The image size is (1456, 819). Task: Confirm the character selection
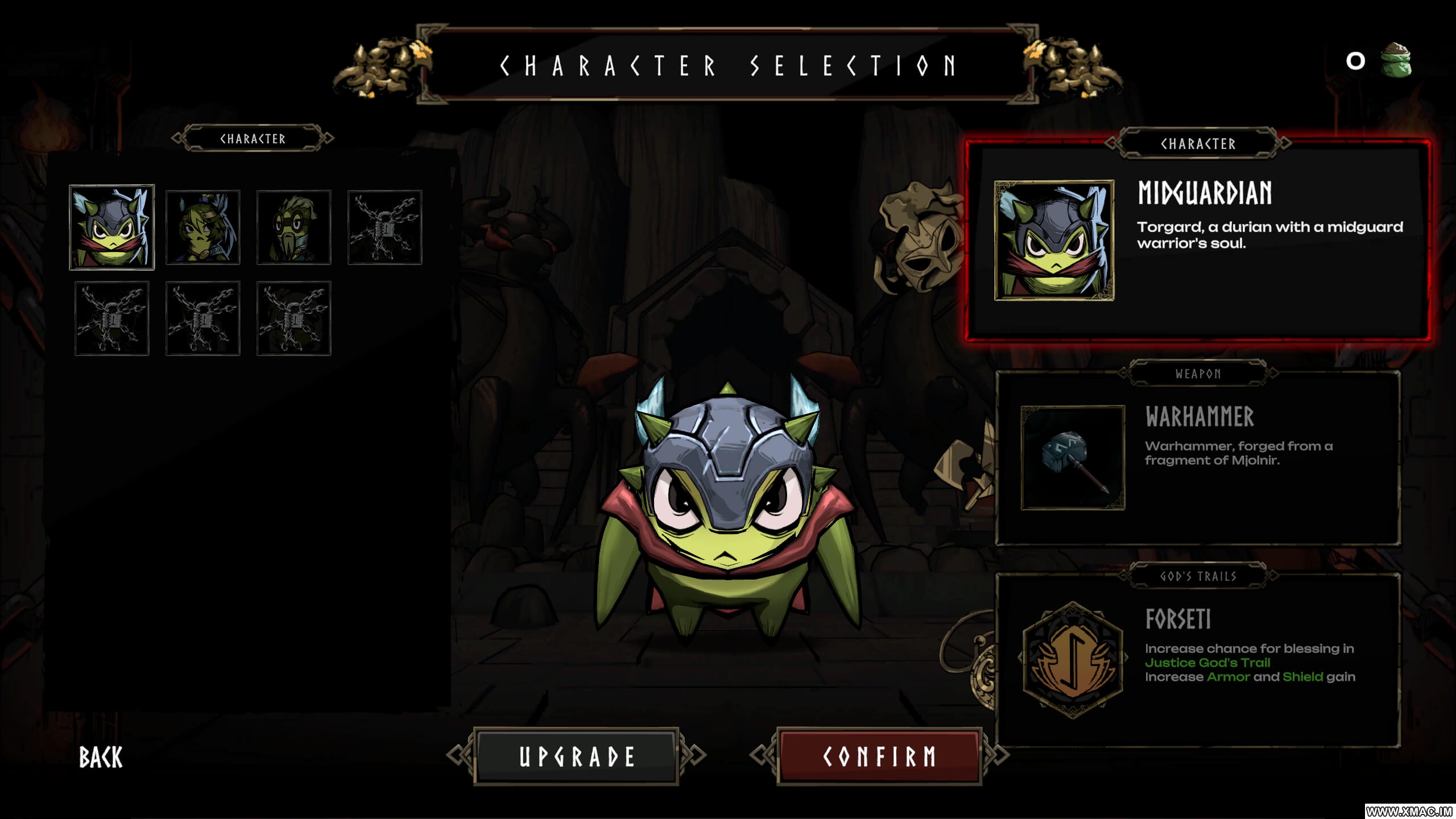(x=879, y=756)
